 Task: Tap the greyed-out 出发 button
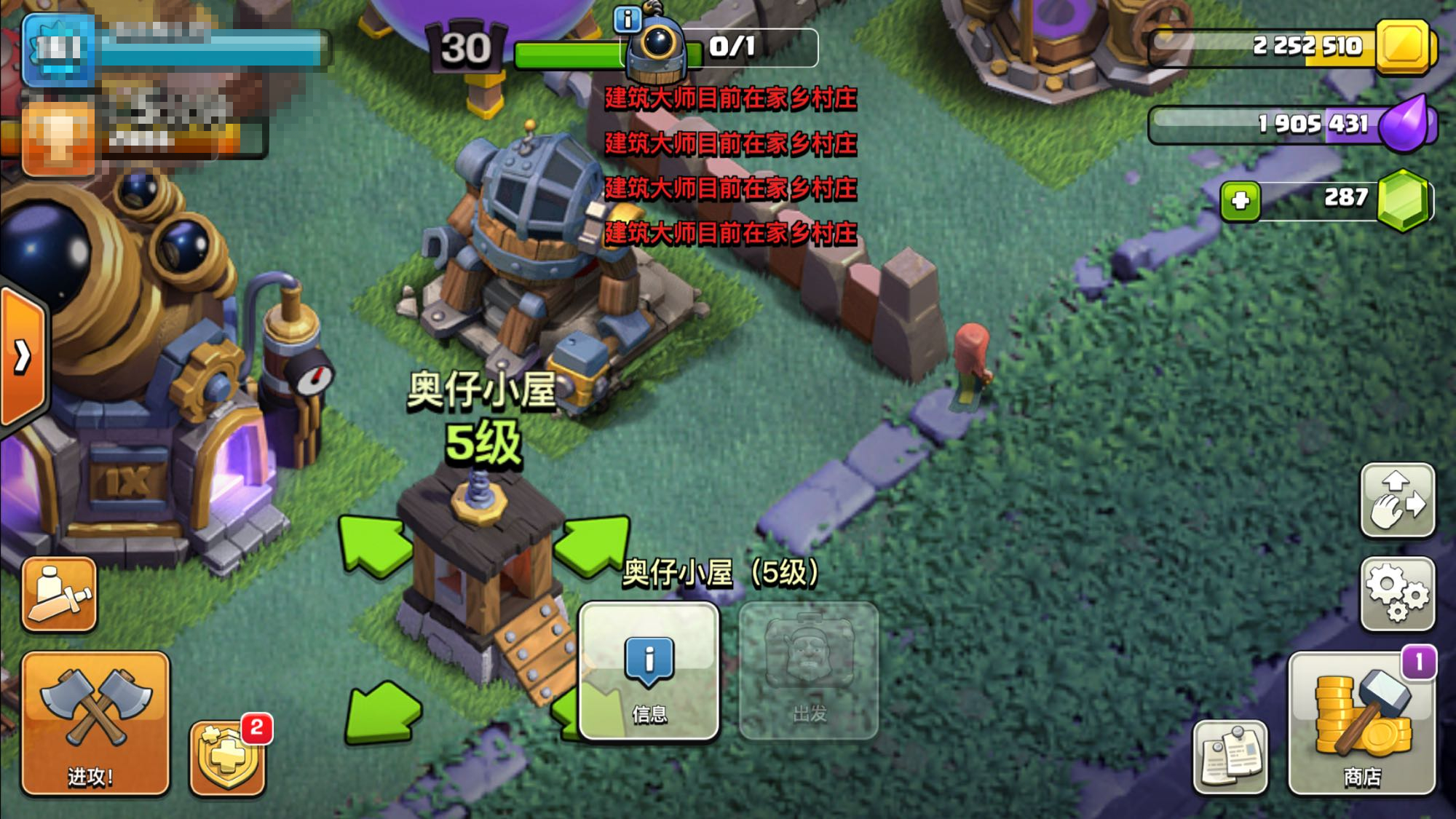(809, 670)
